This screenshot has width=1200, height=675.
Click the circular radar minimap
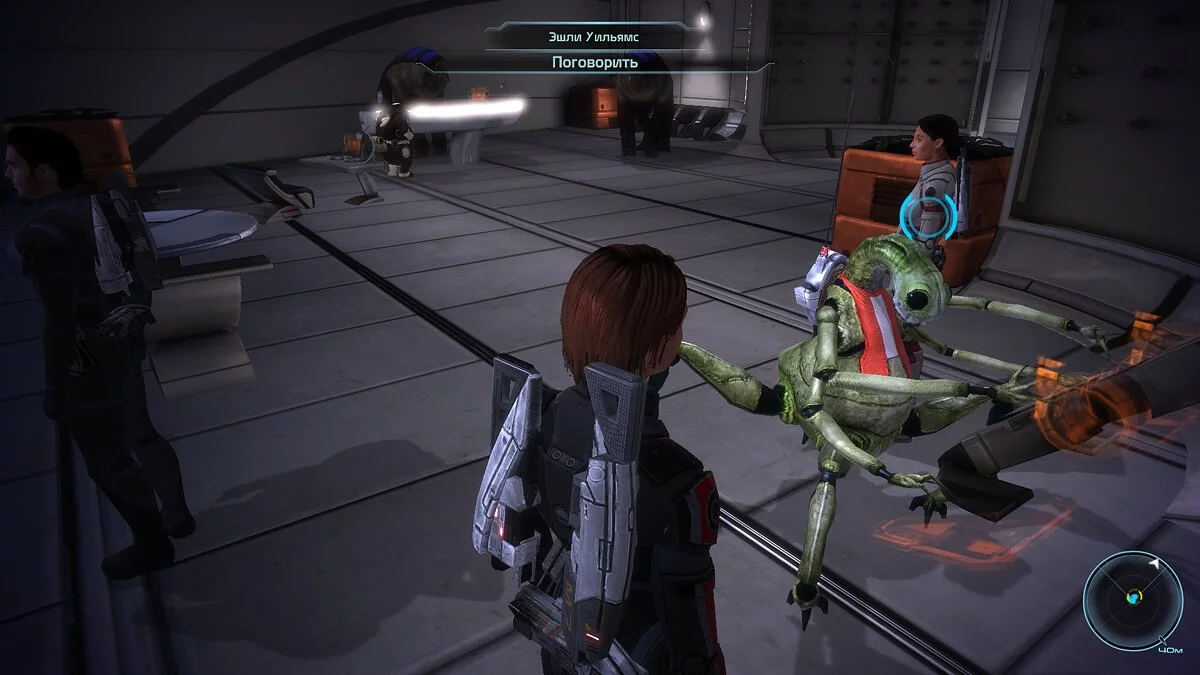pyautogui.click(x=1133, y=598)
